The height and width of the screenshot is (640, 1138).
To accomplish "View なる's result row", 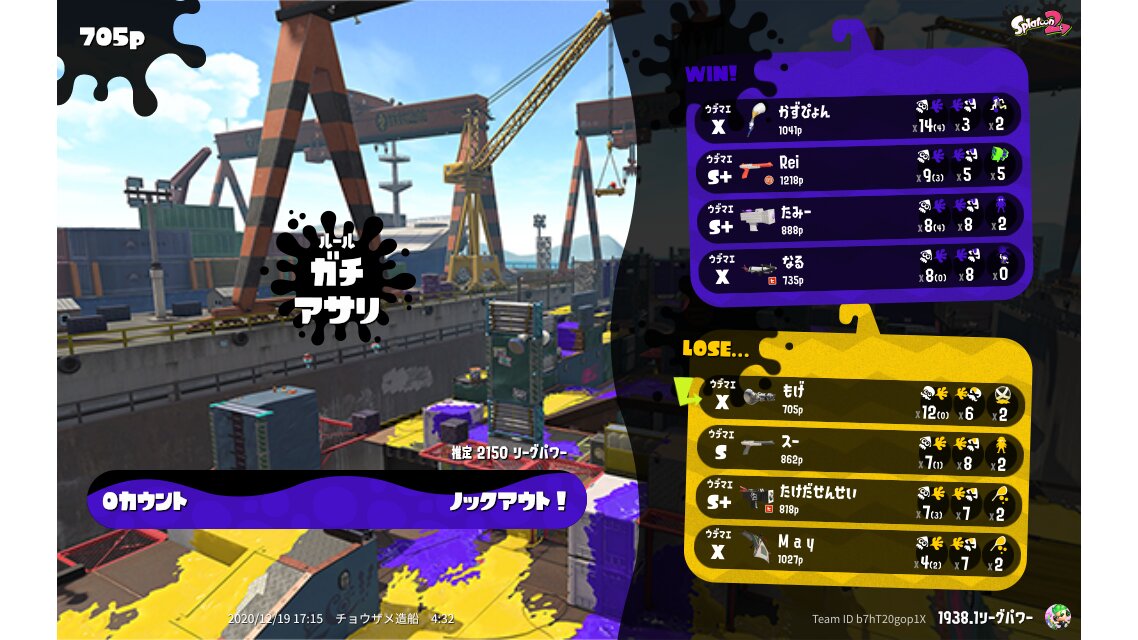I will [x=858, y=267].
